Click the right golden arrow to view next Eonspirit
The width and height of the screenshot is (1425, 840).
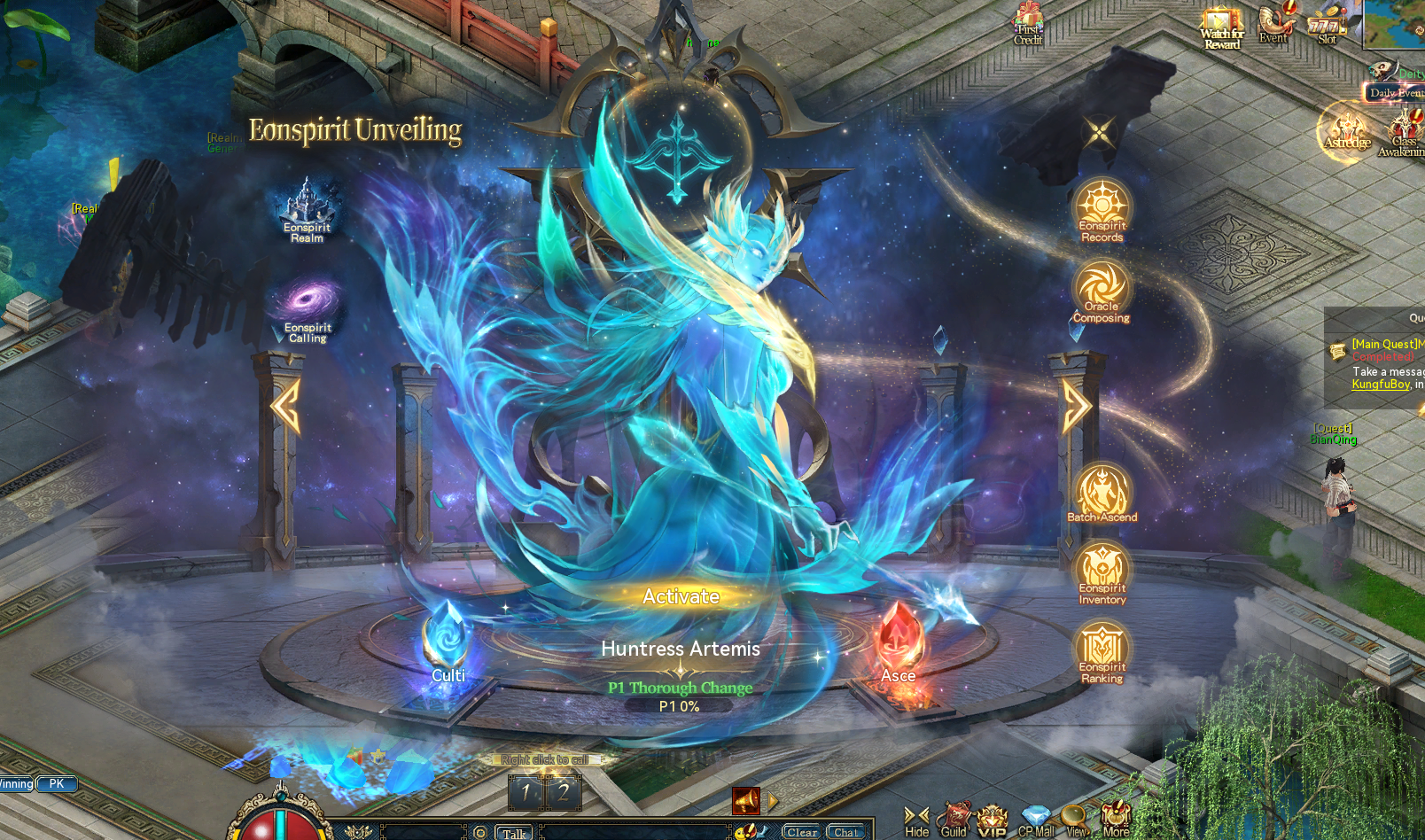point(1076,406)
